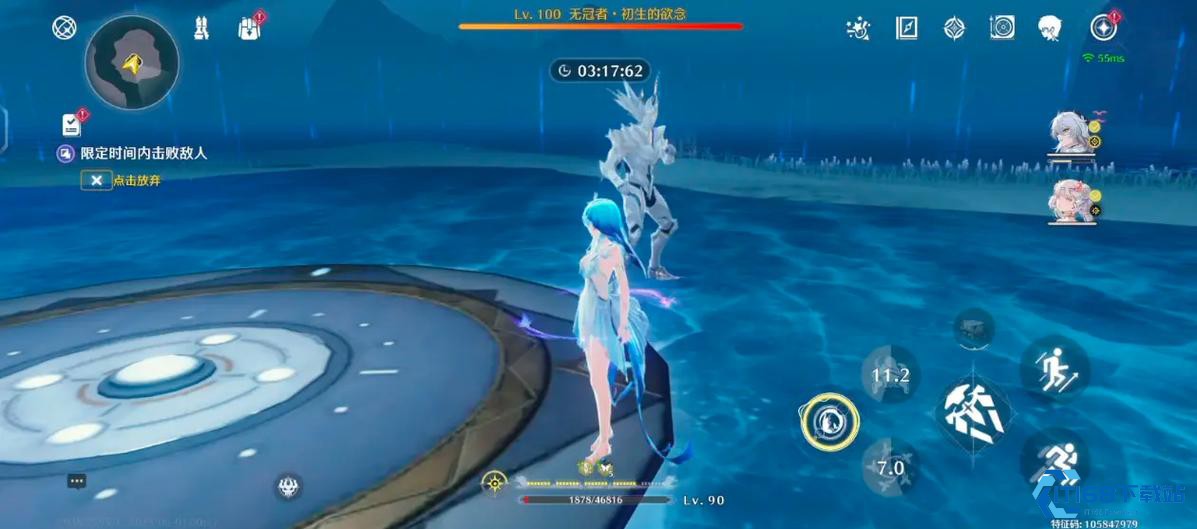
Task: Open the circular minimap
Action: click(x=132, y=62)
